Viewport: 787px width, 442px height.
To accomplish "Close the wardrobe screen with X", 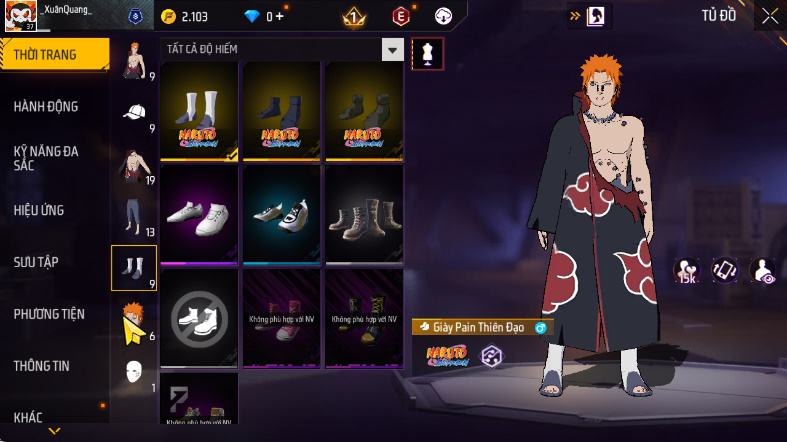I will tap(769, 15).
